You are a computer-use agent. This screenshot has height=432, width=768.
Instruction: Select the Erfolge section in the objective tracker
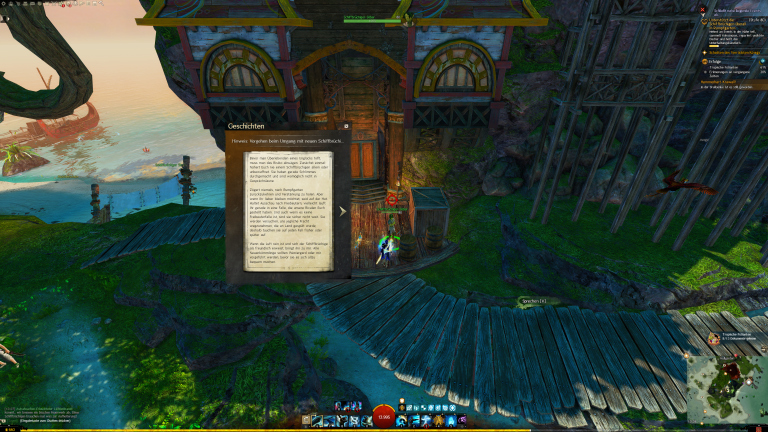coord(711,60)
